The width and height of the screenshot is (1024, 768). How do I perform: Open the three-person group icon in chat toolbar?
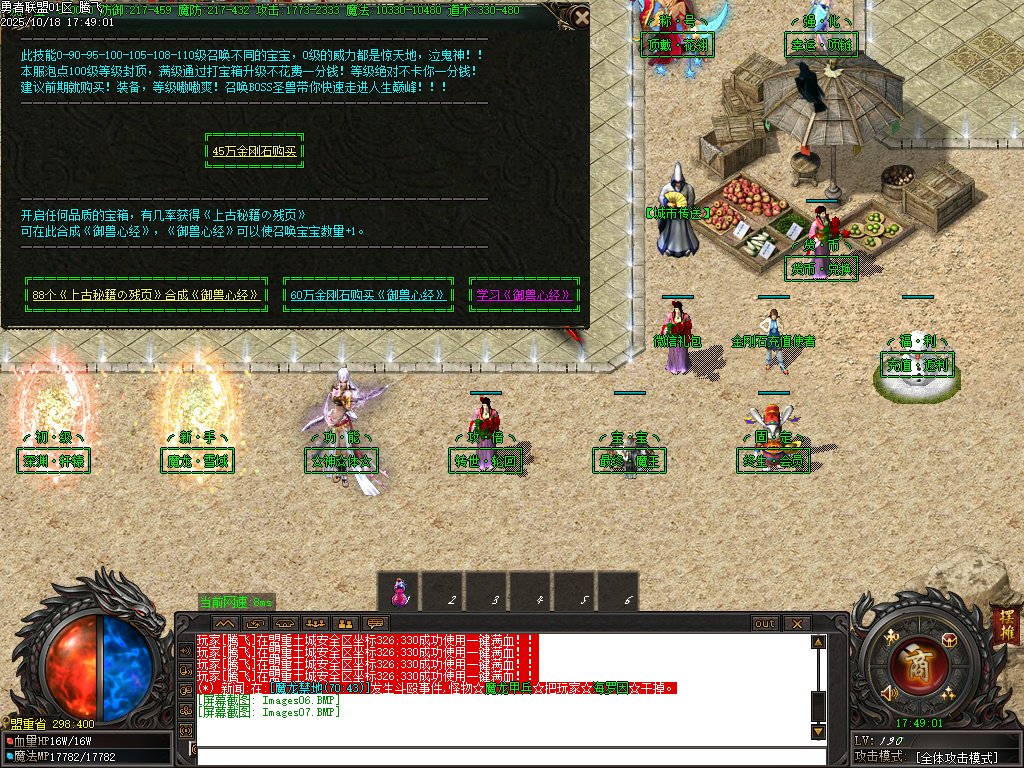pyautogui.click(x=315, y=624)
